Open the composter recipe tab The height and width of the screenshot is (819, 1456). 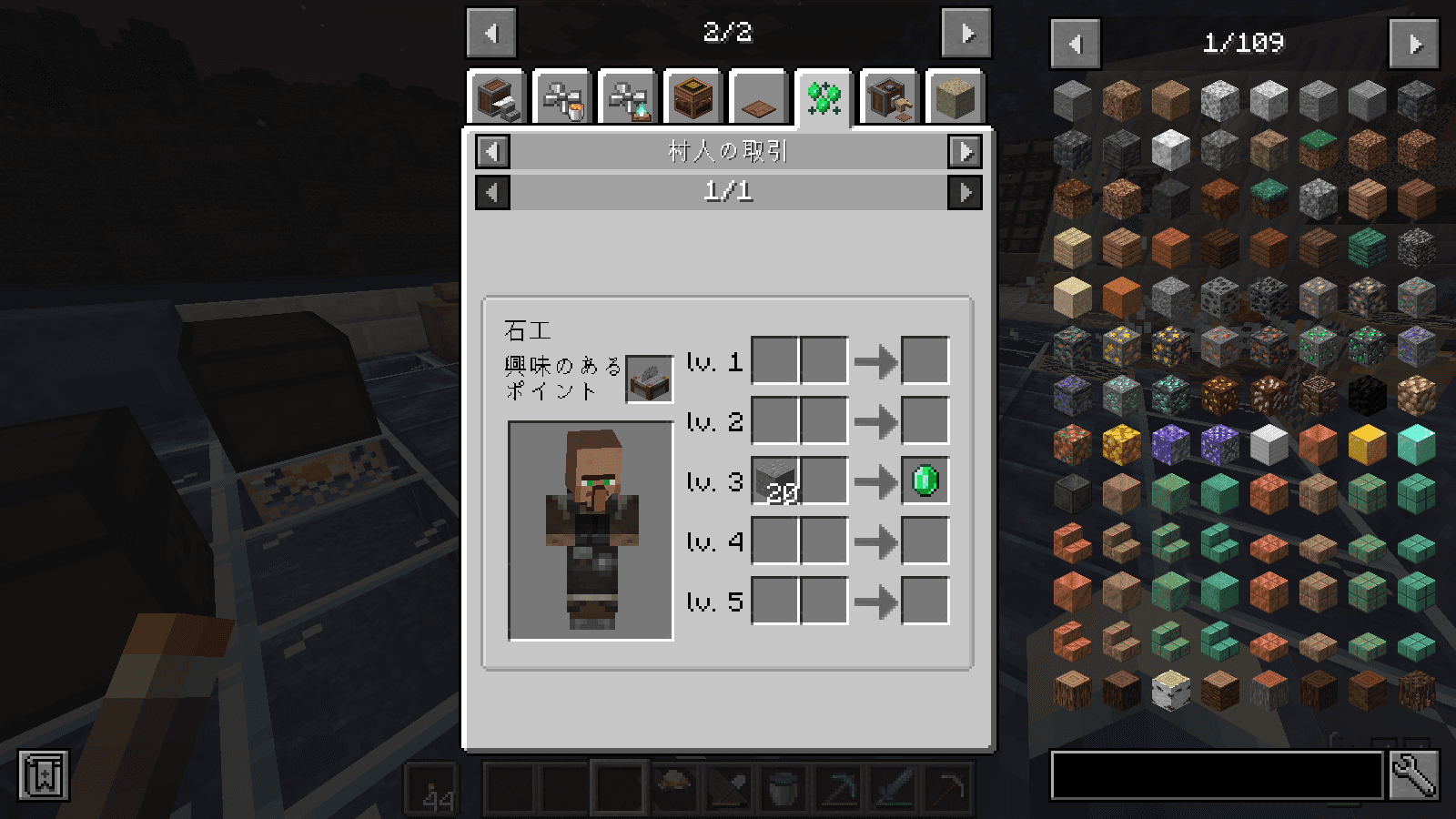(693, 97)
